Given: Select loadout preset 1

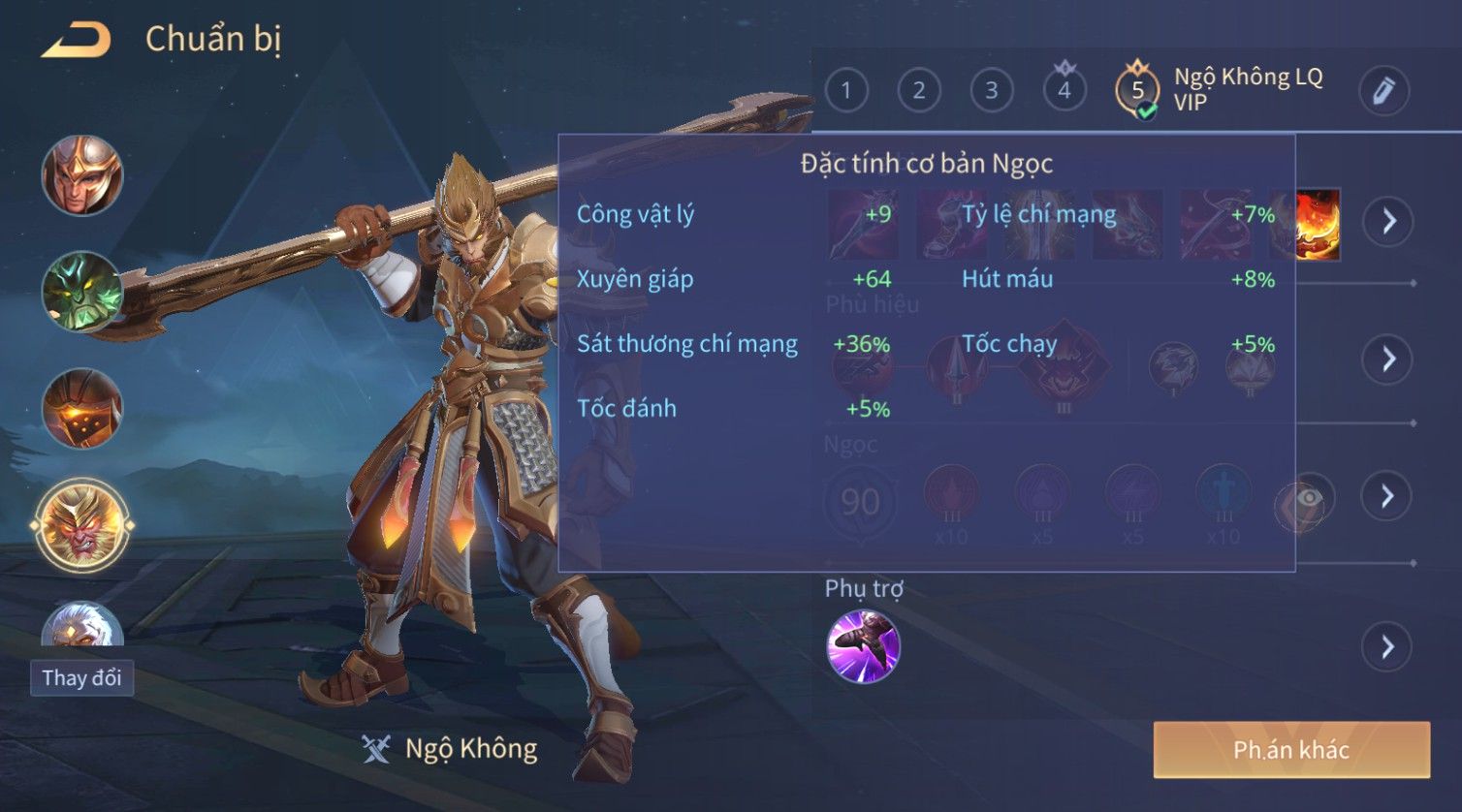Looking at the screenshot, I should [846, 91].
